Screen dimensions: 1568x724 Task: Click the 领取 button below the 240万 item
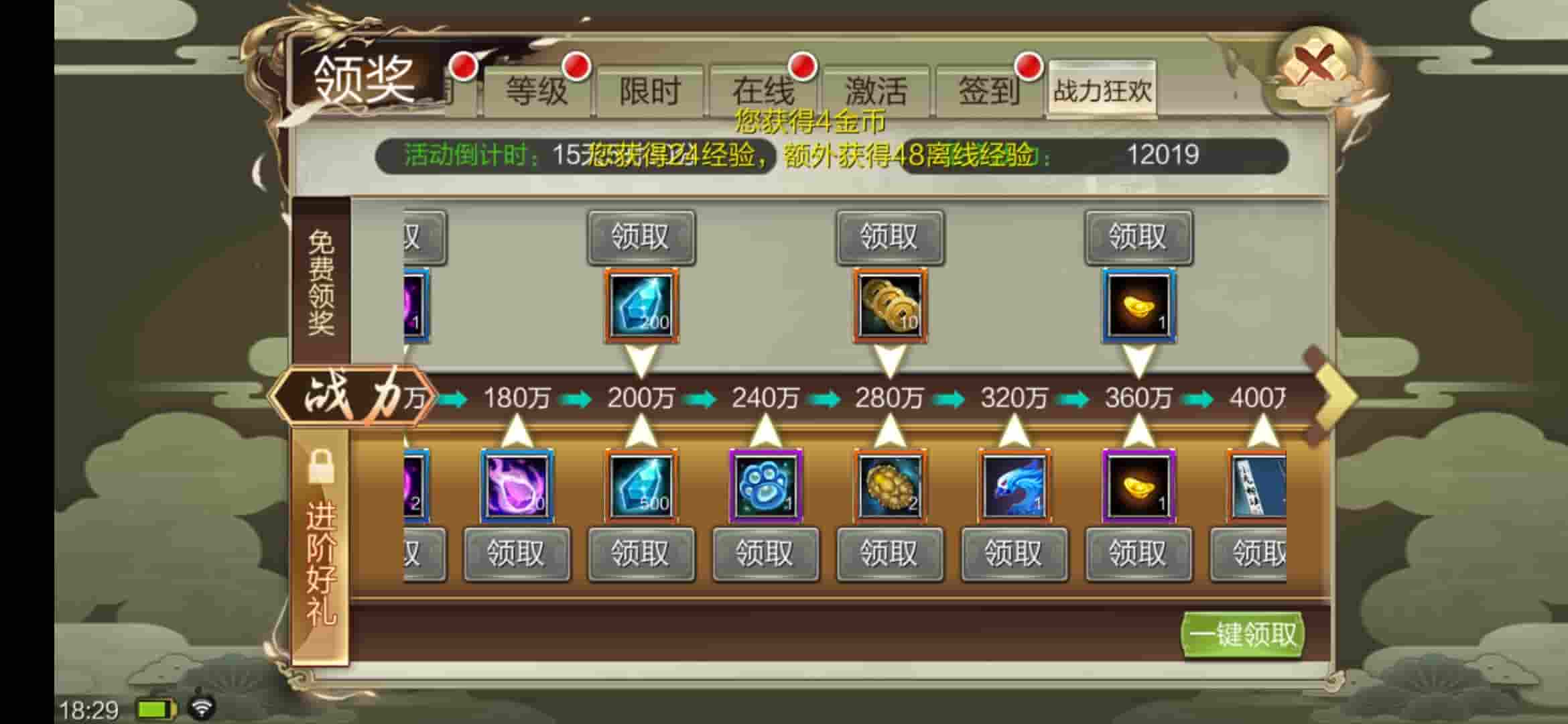coord(764,554)
